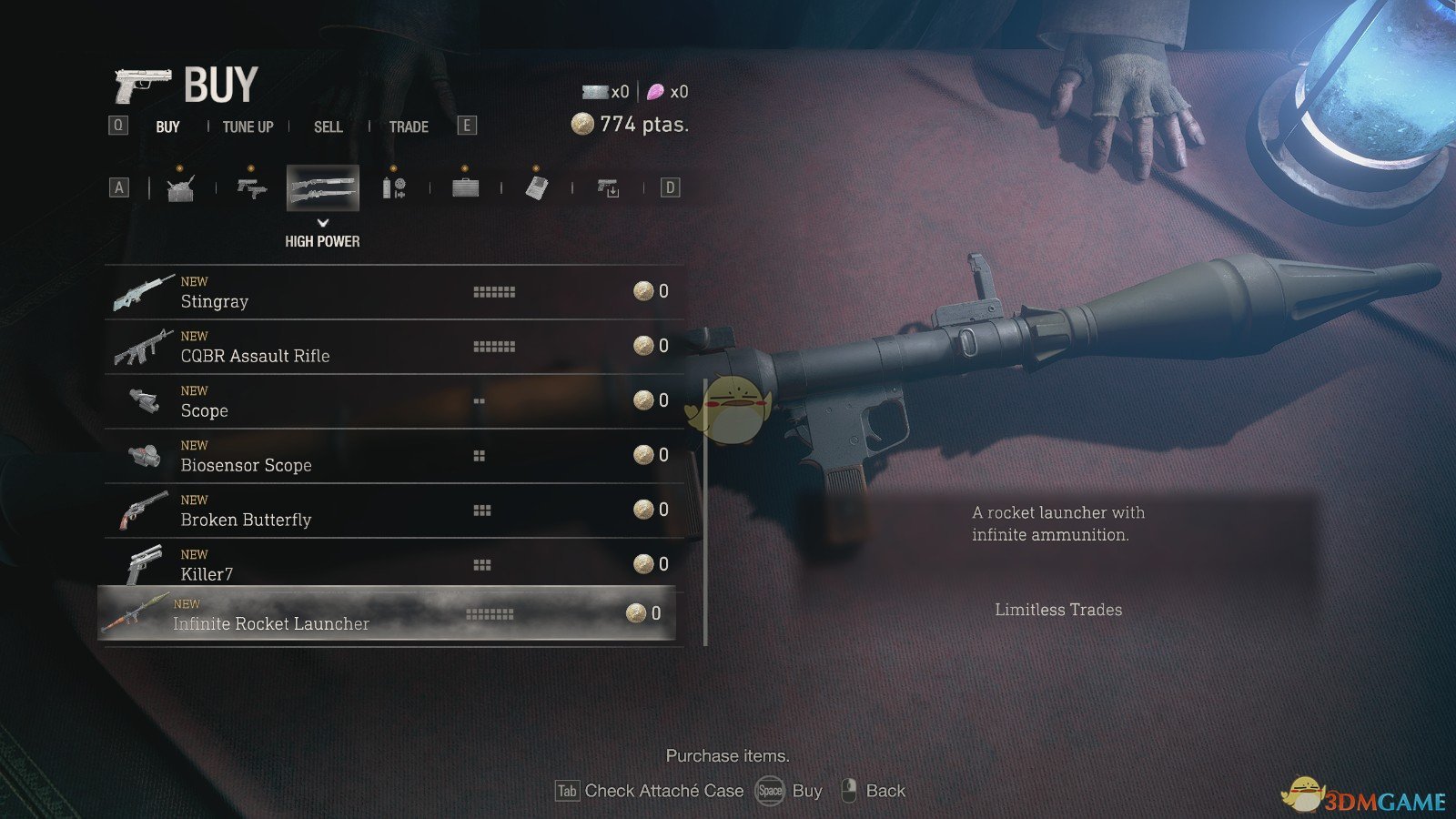Choose the CQBR Assault Rifle row
The height and width of the screenshot is (819, 1456).
coord(391,347)
